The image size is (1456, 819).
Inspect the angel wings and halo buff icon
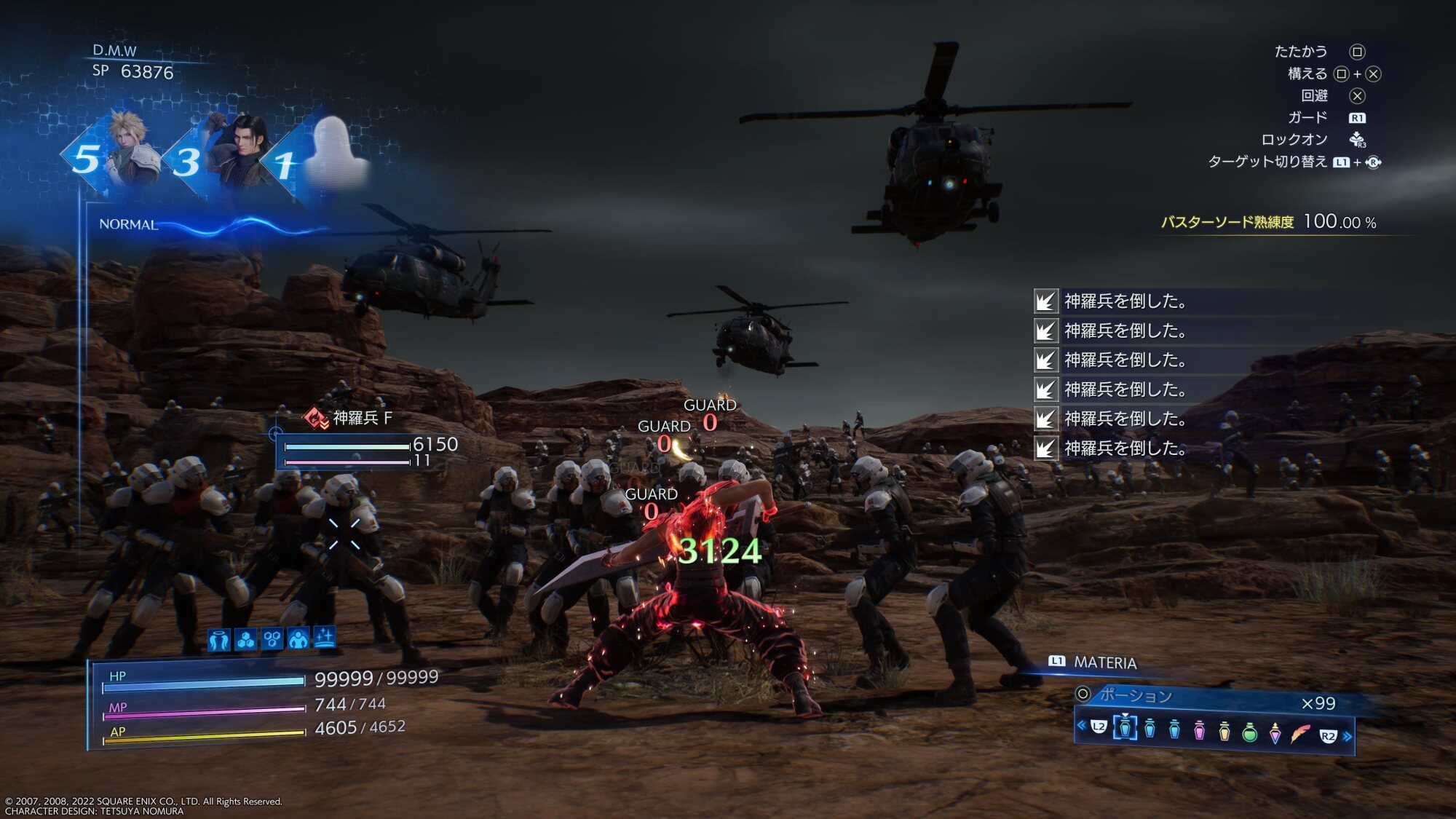219,640
